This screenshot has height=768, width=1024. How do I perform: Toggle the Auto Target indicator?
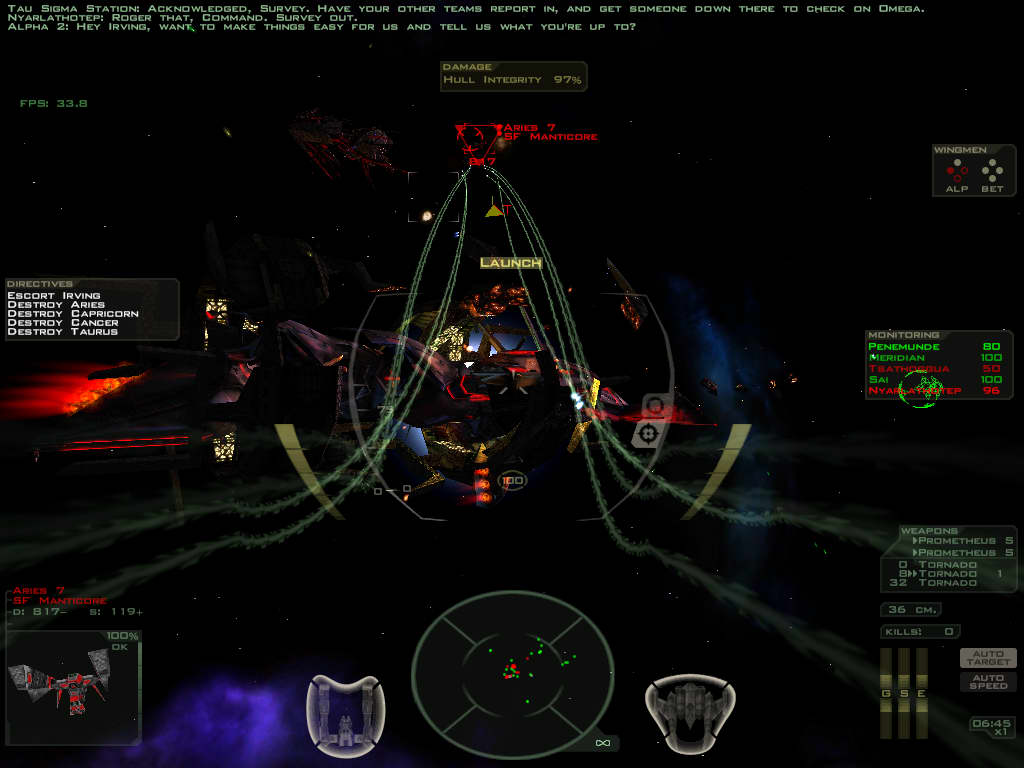pyautogui.click(x=988, y=658)
